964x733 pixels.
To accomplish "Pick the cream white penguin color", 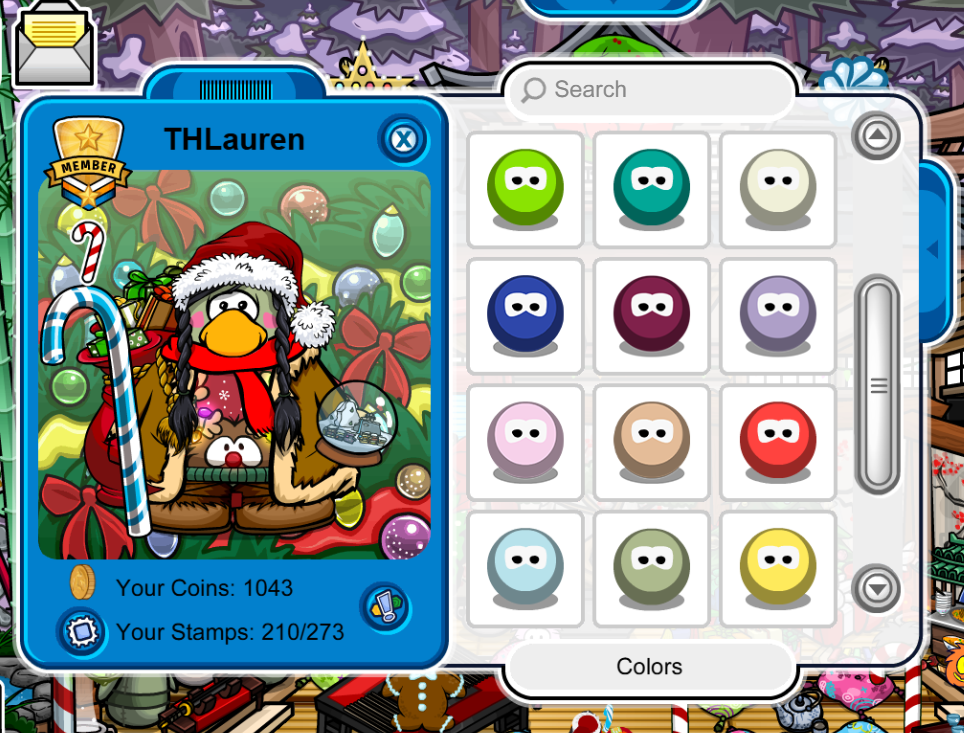I will 778,189.
